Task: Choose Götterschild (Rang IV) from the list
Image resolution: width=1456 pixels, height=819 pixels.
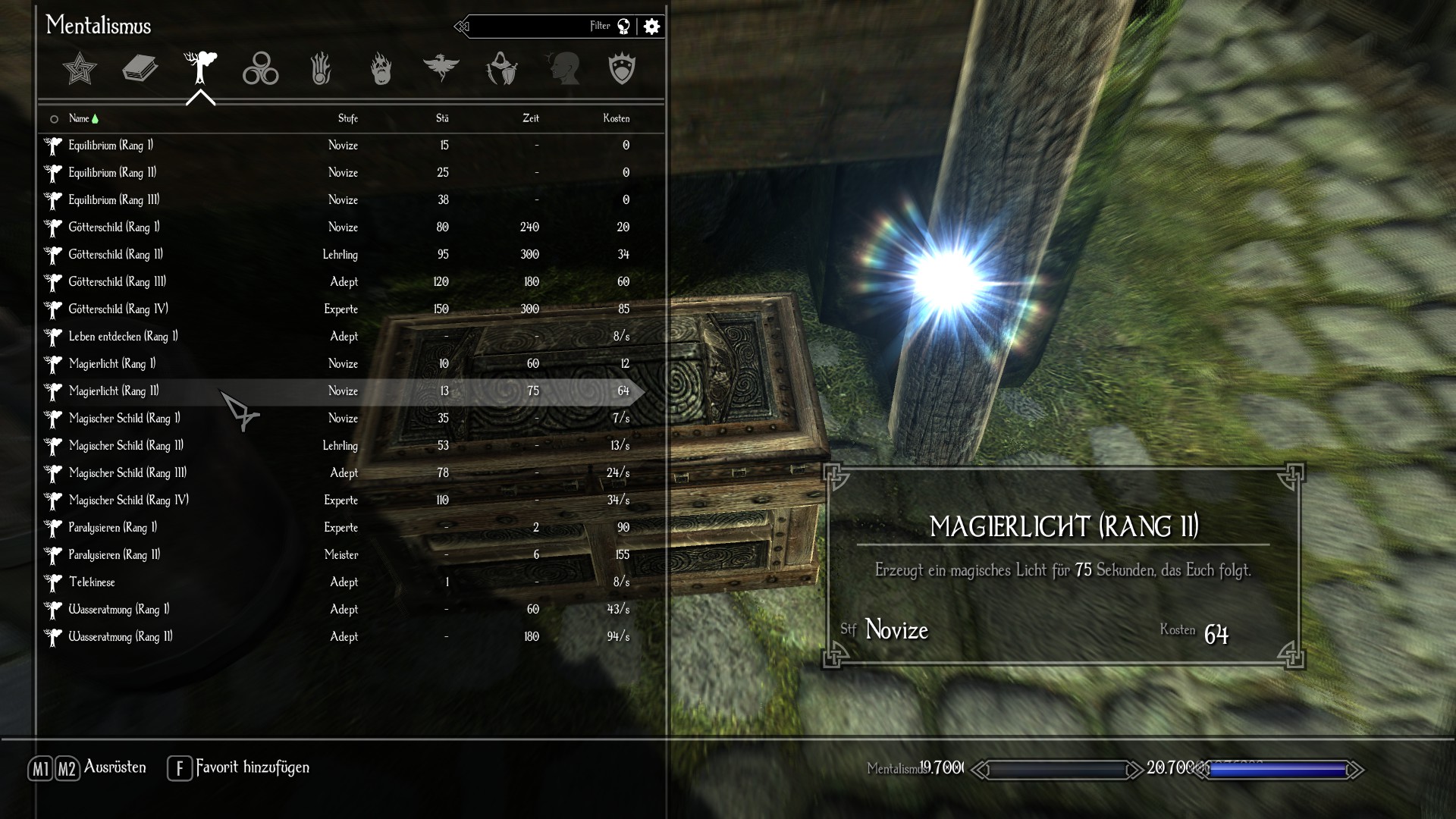Action: [118, 309]
